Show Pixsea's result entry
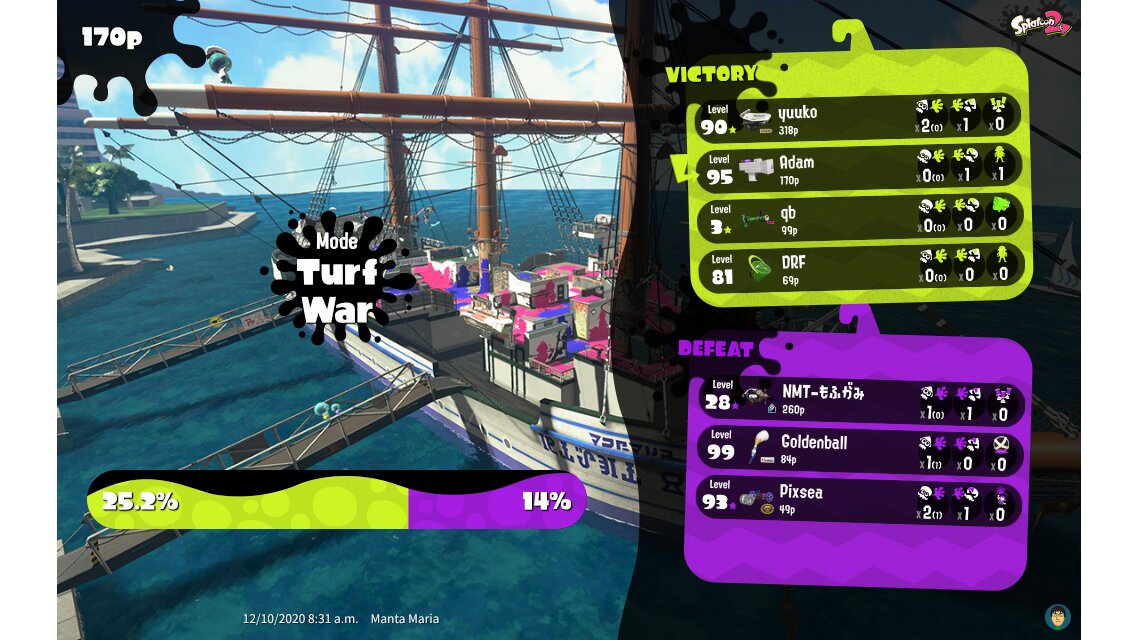 coord(858,502)
